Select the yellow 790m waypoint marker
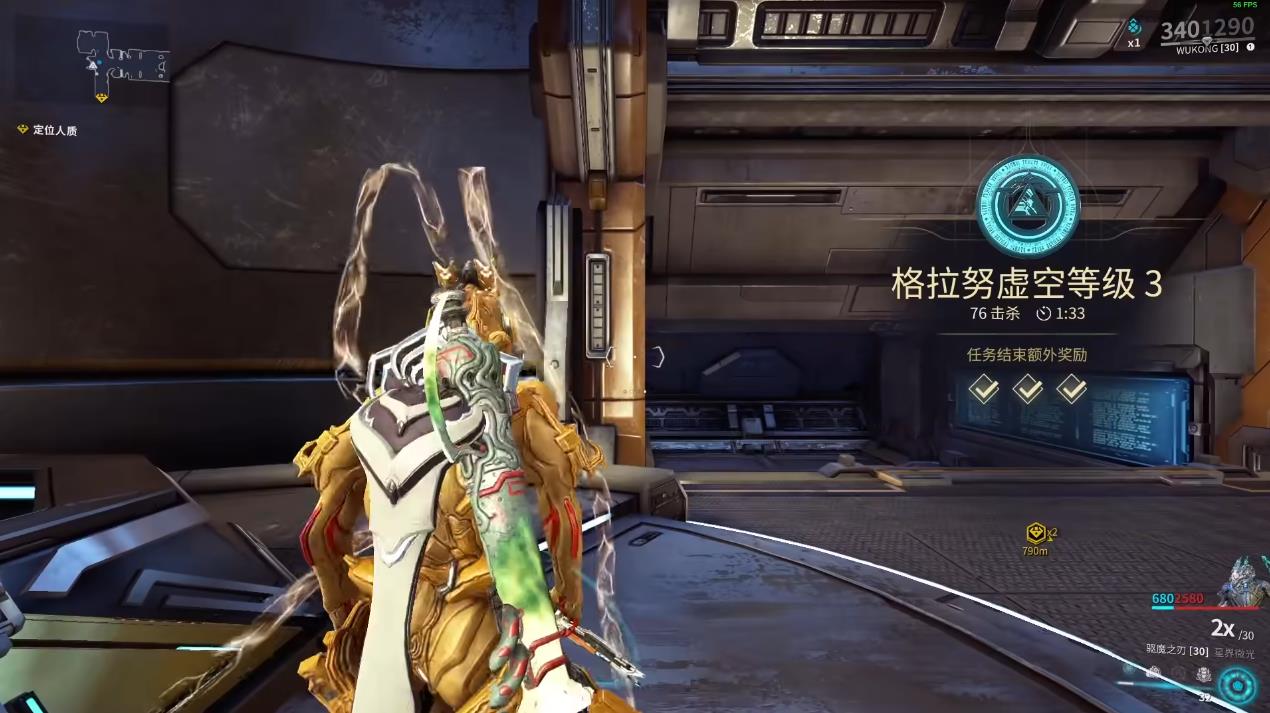This screenshot has height=713, width=1270. coord(1036,534)
